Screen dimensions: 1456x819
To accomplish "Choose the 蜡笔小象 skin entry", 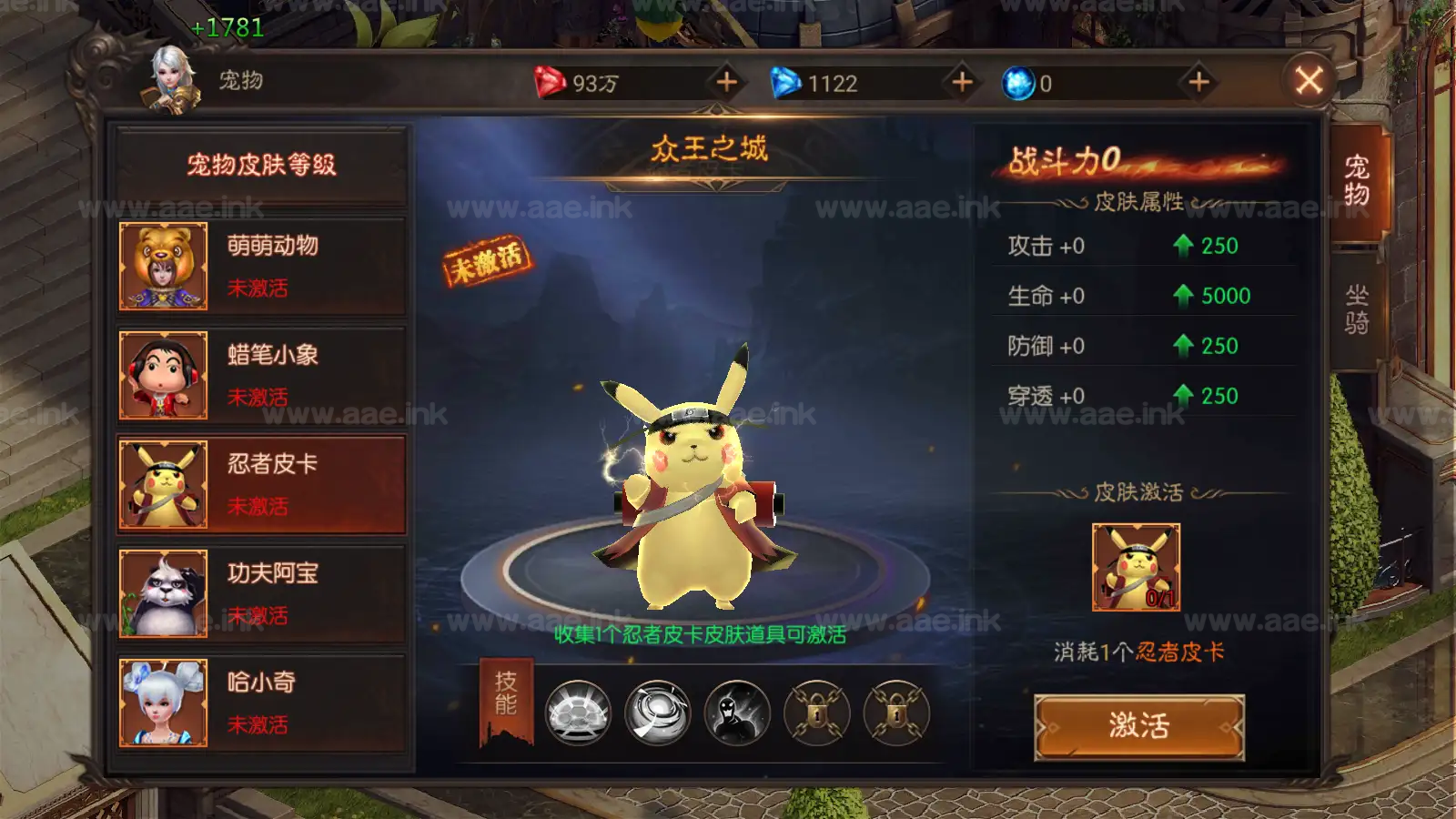I will click(262, 376).
